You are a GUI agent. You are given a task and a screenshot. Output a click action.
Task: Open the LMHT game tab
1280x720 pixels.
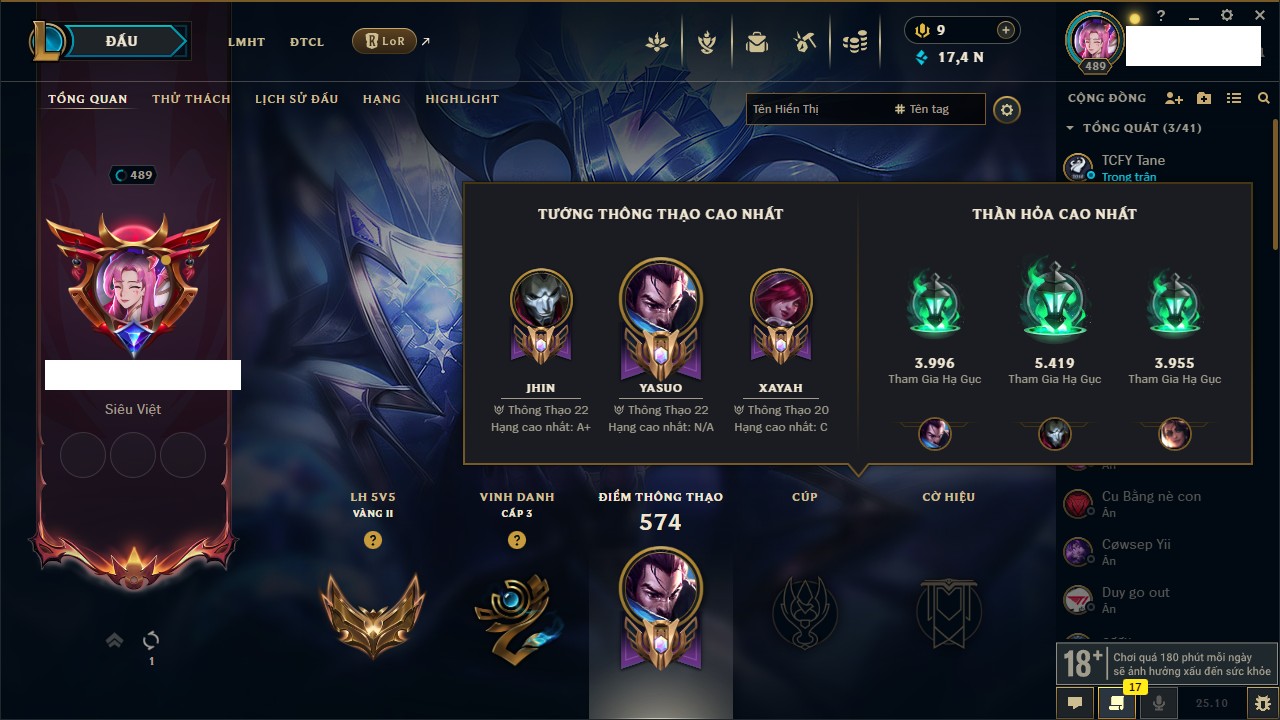point(246,42)
